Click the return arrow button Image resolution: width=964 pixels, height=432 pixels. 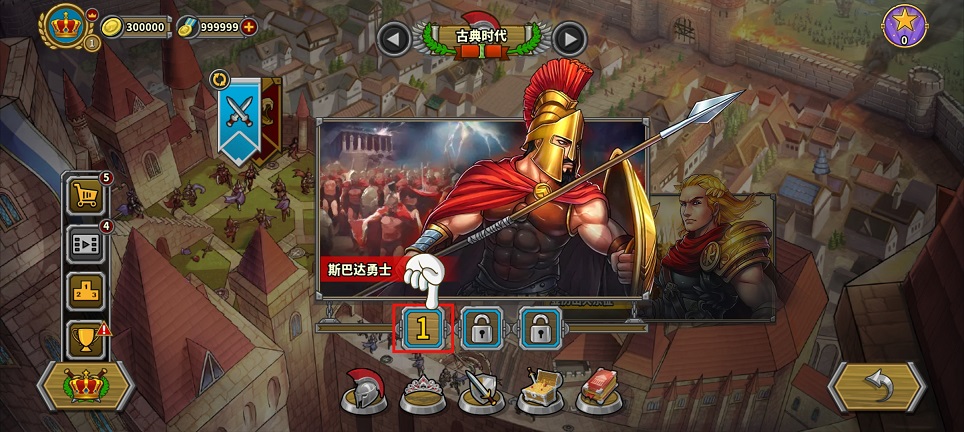tap(876, 385)
